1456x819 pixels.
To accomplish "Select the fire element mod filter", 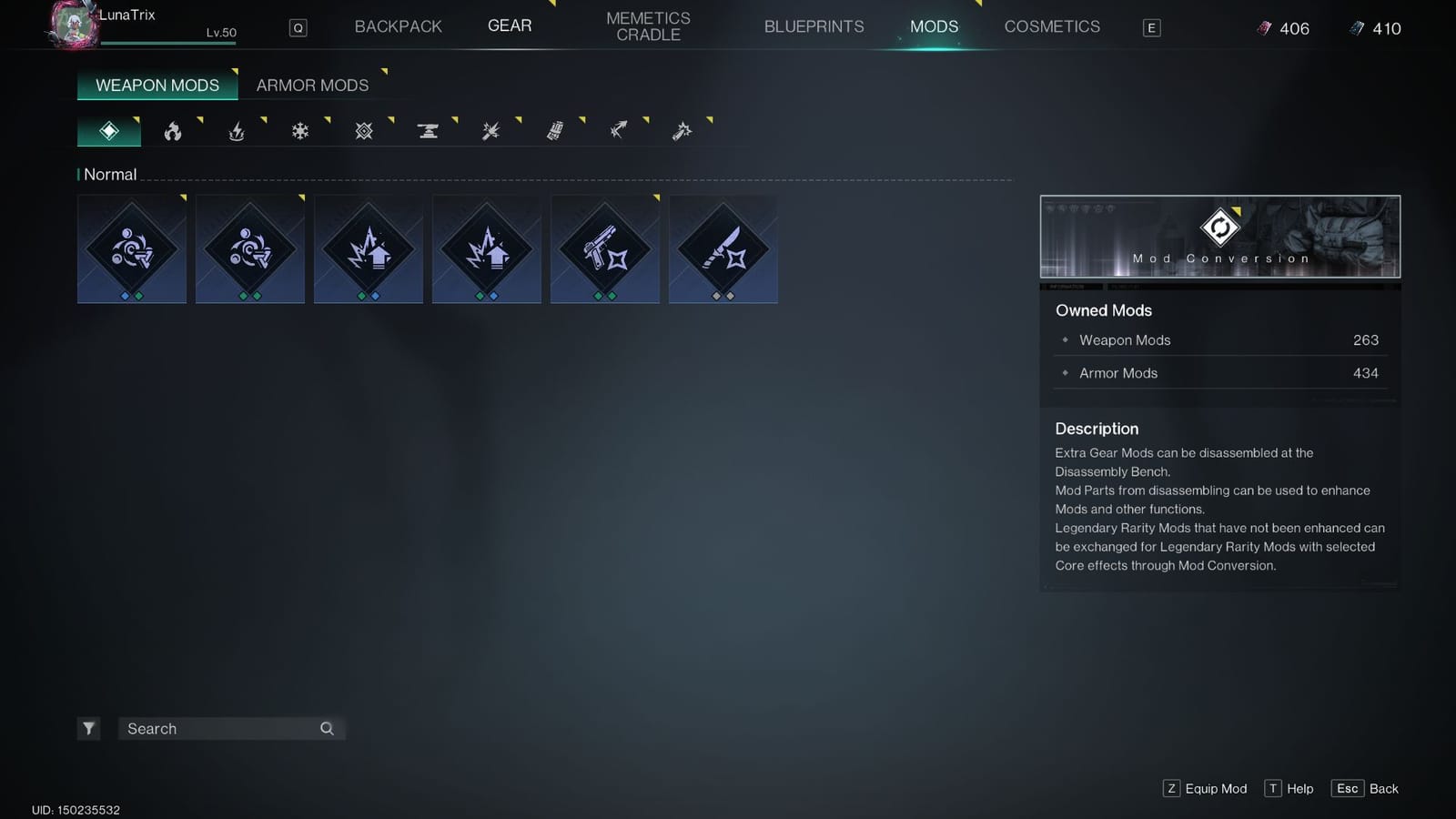I will [172, 130].
